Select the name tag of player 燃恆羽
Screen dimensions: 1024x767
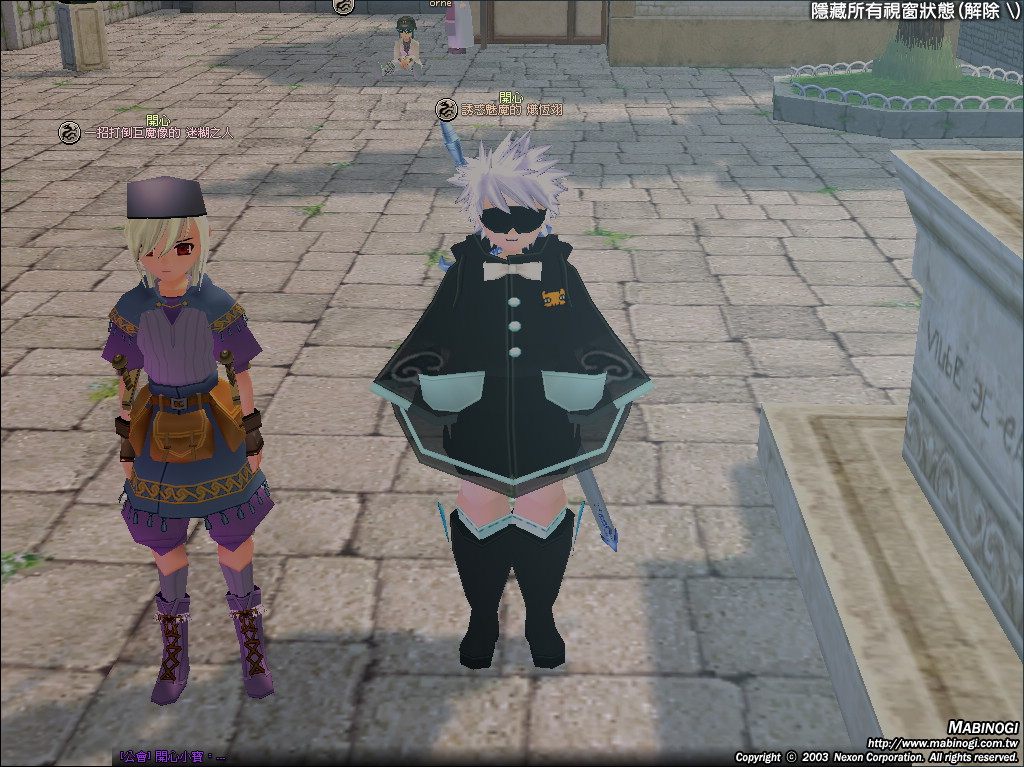pos(506,110)
